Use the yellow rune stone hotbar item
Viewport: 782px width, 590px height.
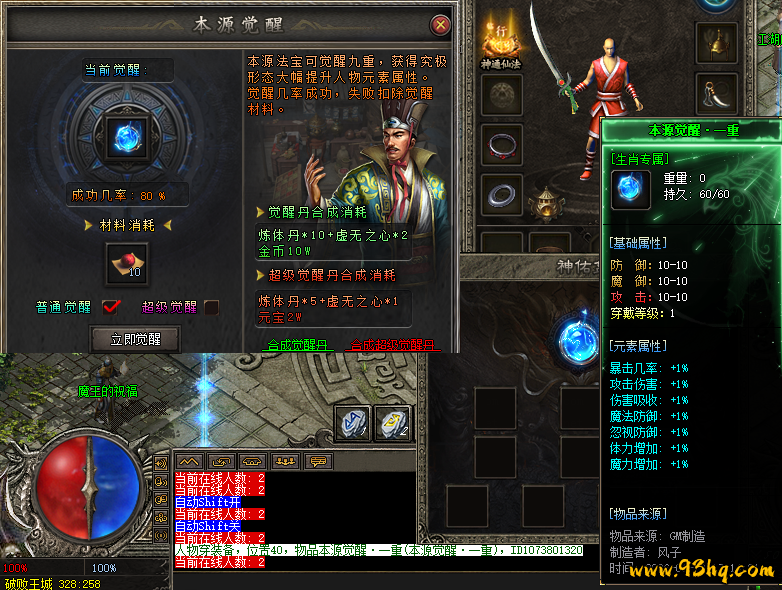click(393, 422)
